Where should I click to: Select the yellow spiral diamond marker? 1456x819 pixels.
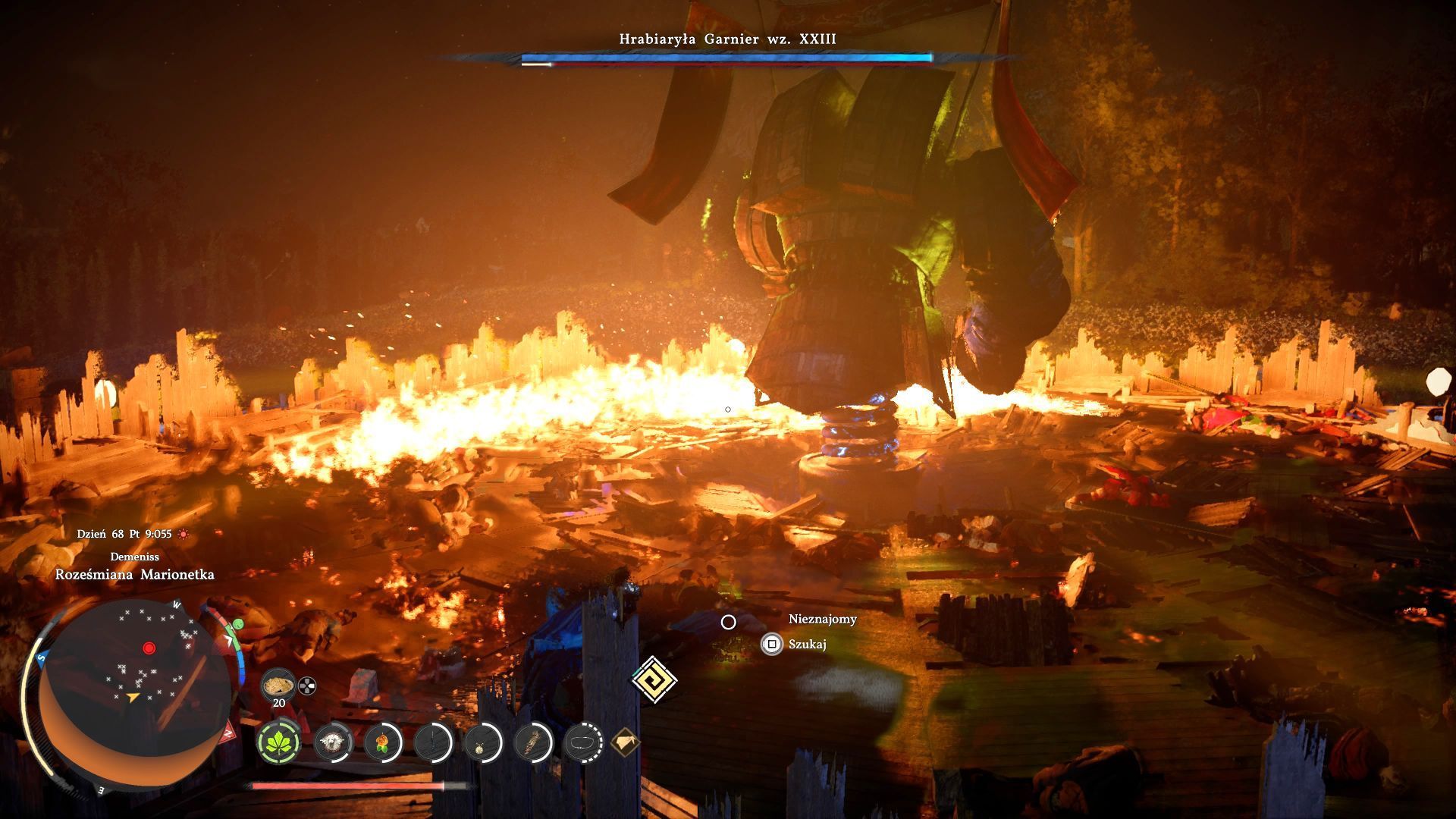click(x=654, y=678)
